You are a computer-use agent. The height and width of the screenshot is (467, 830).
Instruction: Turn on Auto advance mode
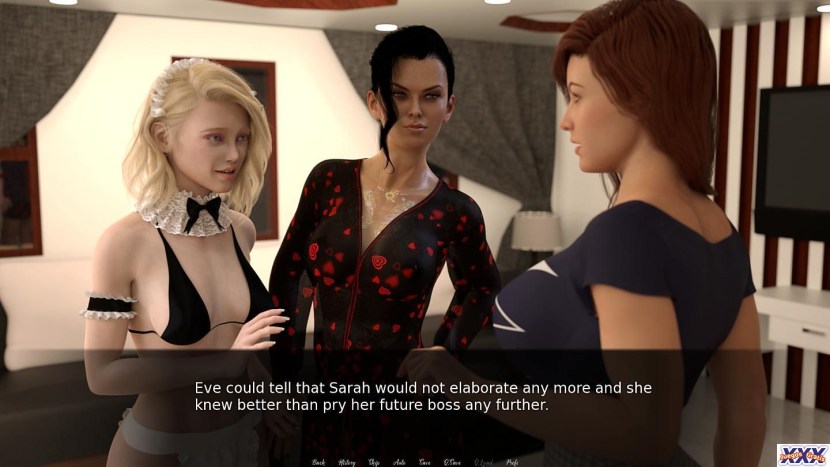[x=399, y=462]
